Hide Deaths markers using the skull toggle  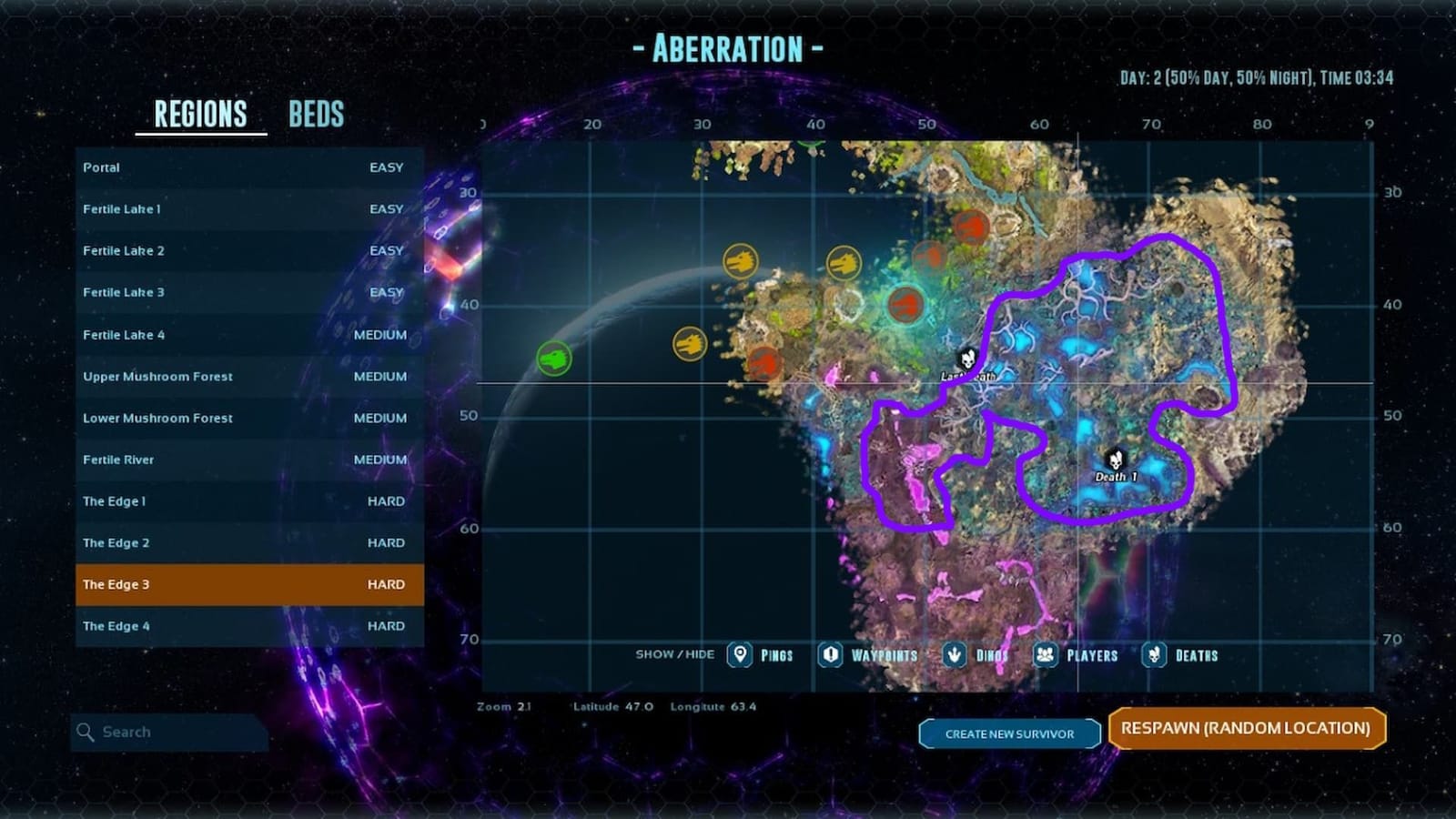coord(1154,654)
